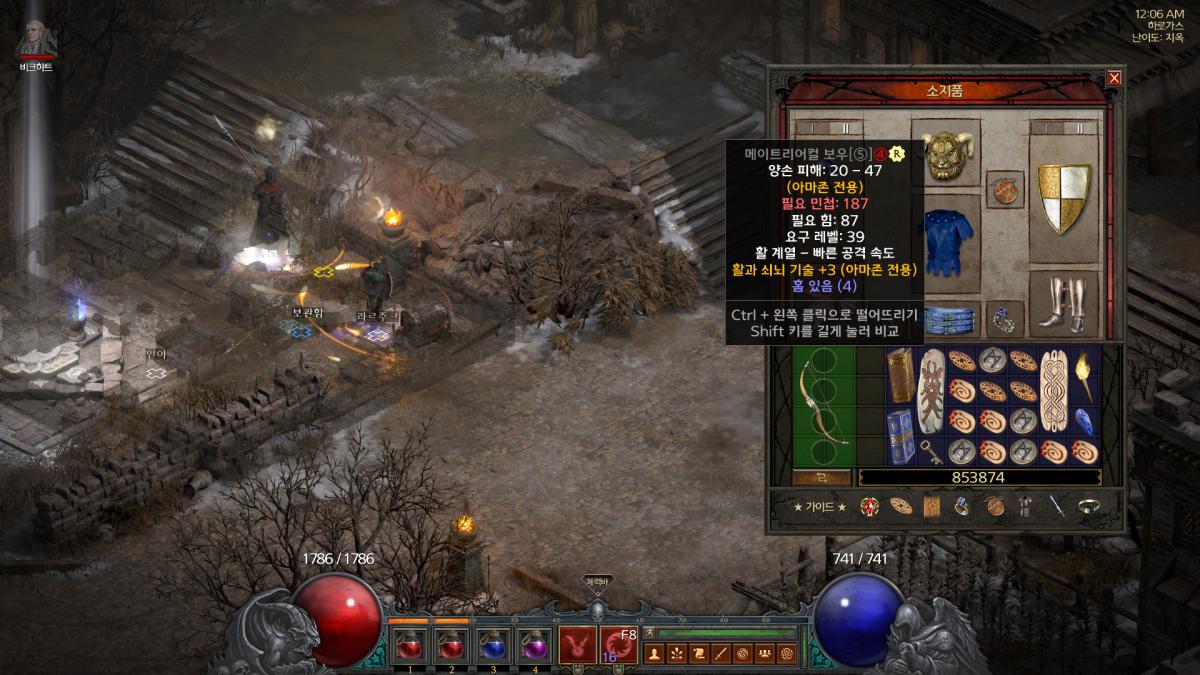Select the equipped belt slot
Viewport: 1200px width, 675px height.
pos(945,319)
